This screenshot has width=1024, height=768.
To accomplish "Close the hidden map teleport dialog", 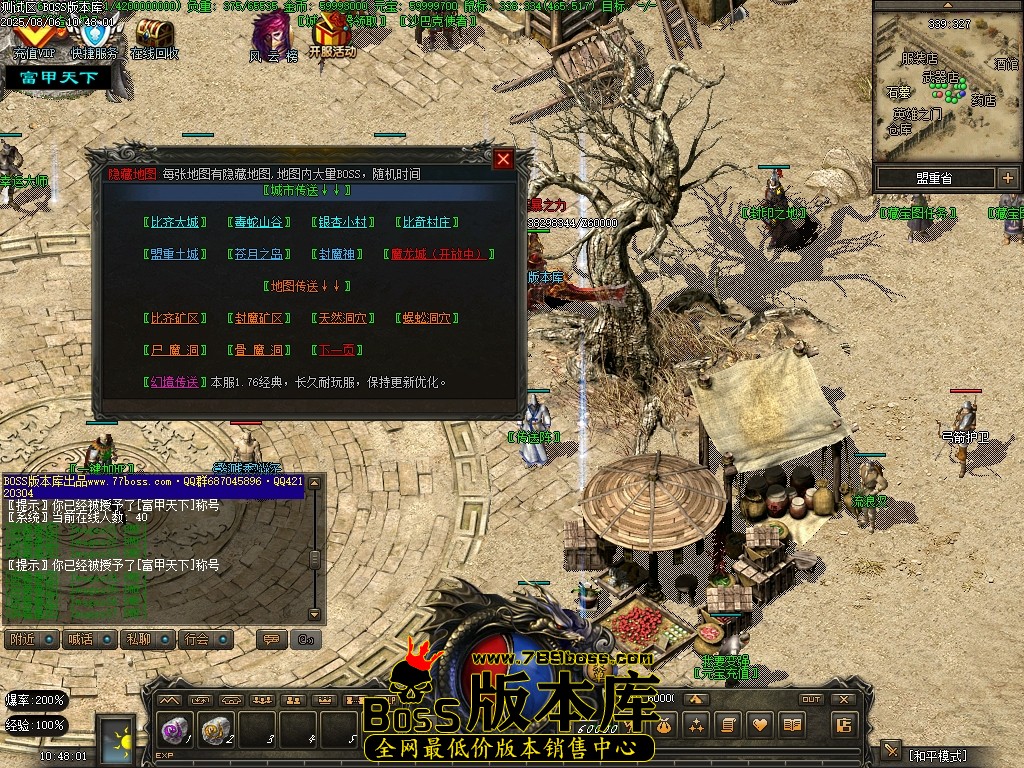I will 504,159.
